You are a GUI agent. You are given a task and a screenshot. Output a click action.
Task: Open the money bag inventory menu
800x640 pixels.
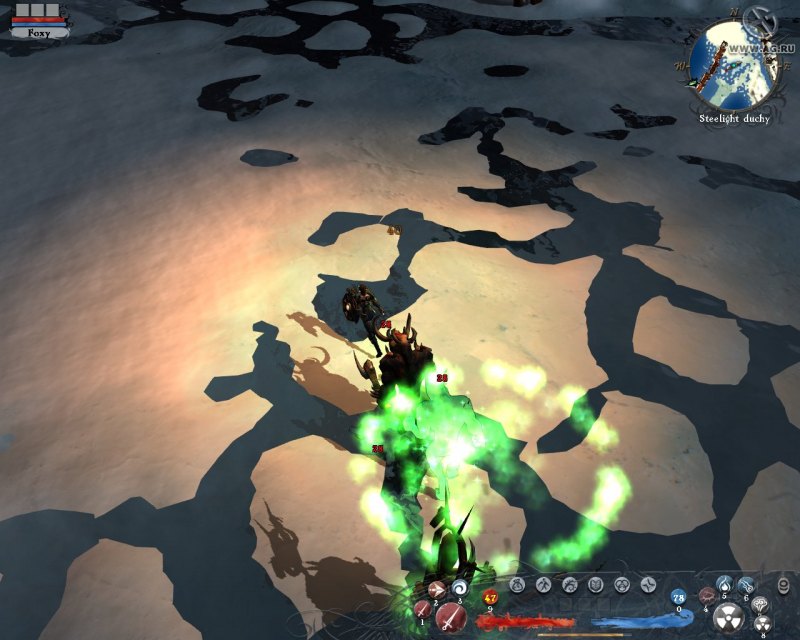[x=518, y=585]
